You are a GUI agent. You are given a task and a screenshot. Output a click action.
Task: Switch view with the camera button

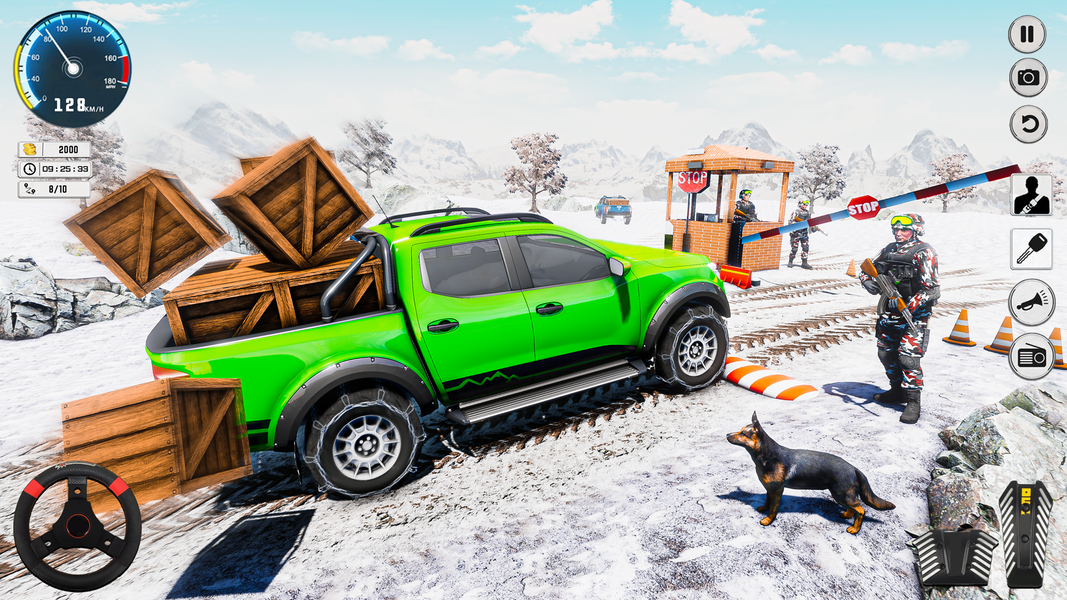click(1027, 78)
